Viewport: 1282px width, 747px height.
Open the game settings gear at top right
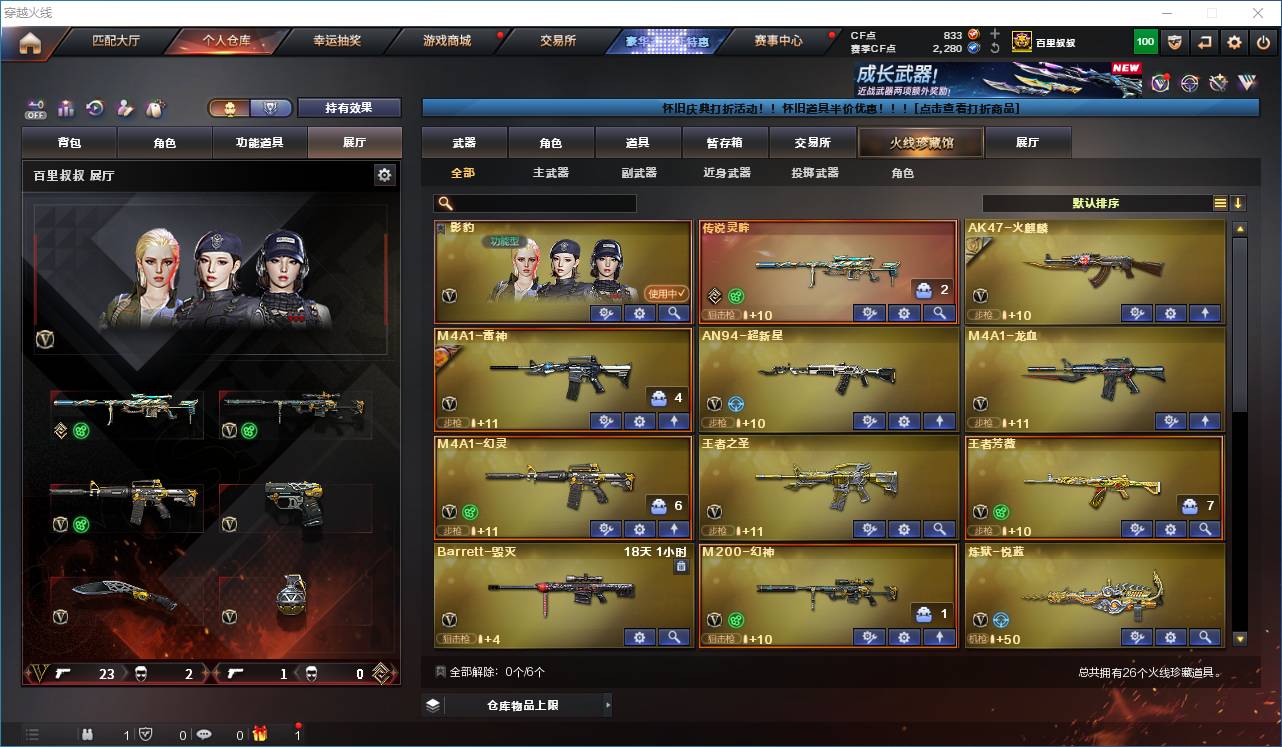tap(1233, 42)
